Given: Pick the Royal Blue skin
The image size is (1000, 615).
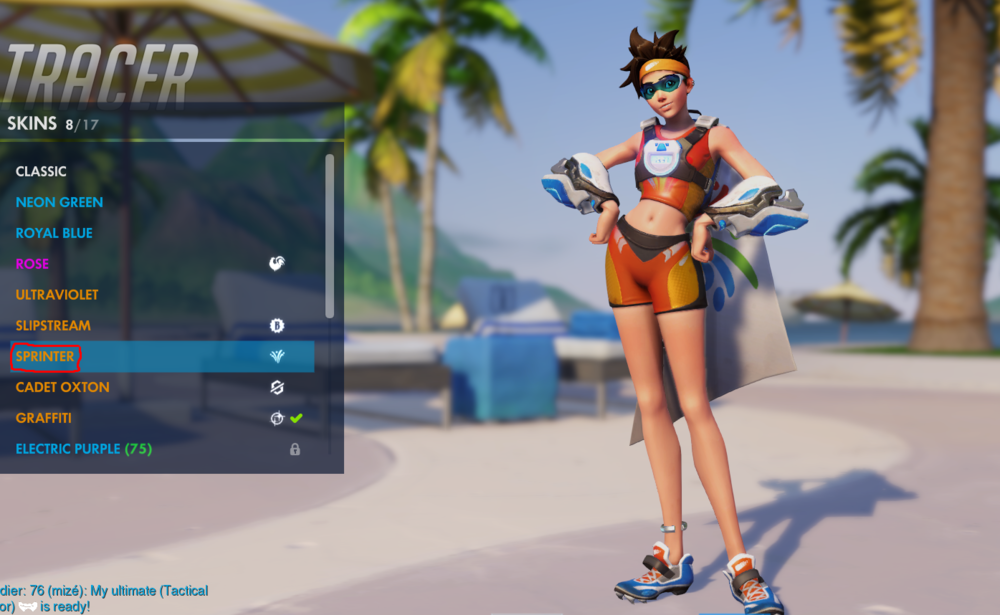Looking at the screenshot, I should pyautogui.click(x=54, y=233).
